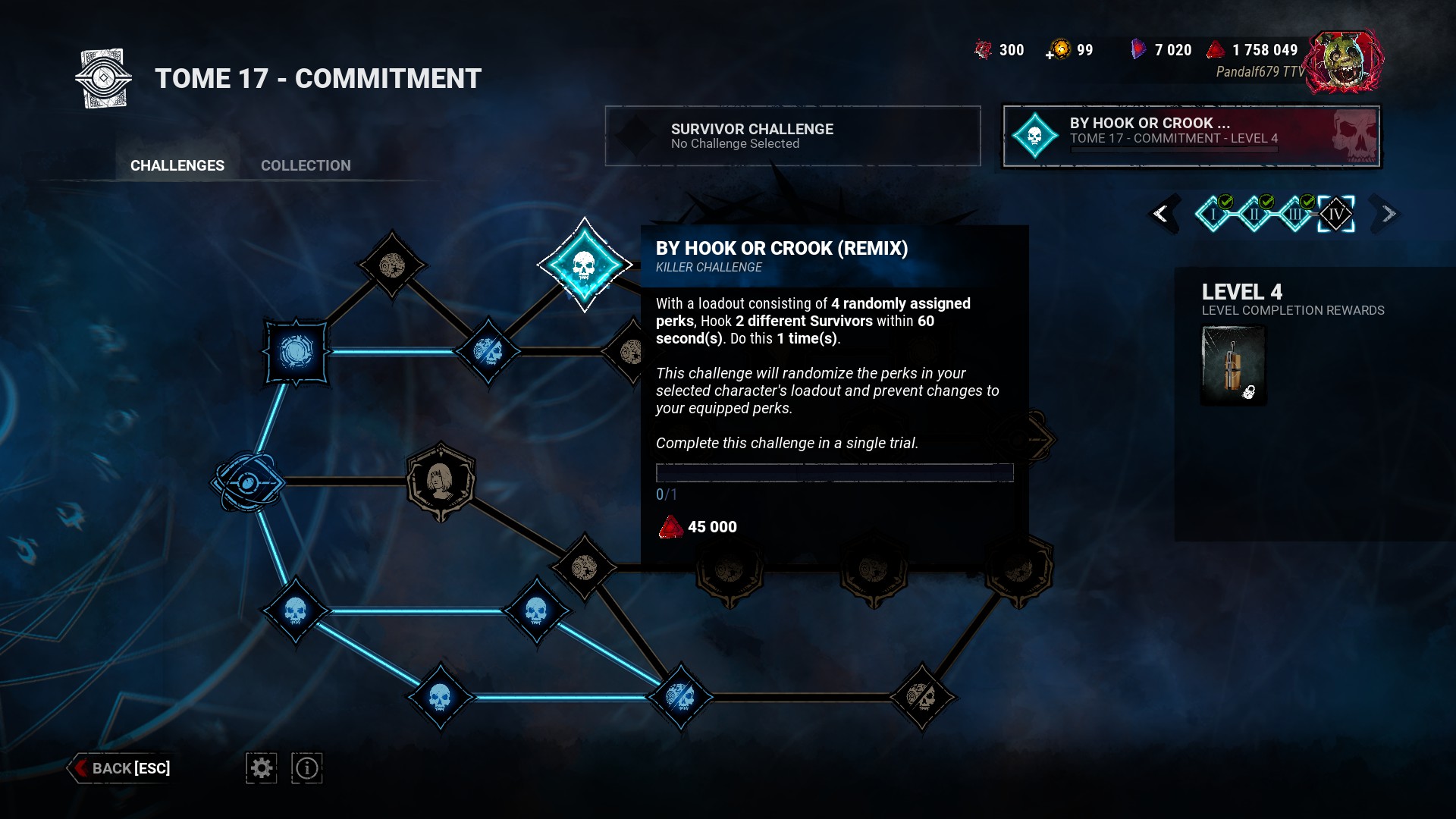1456x819 pixels.
Task: Select tome level I diamond
Action: click(x=1213, y=215)
